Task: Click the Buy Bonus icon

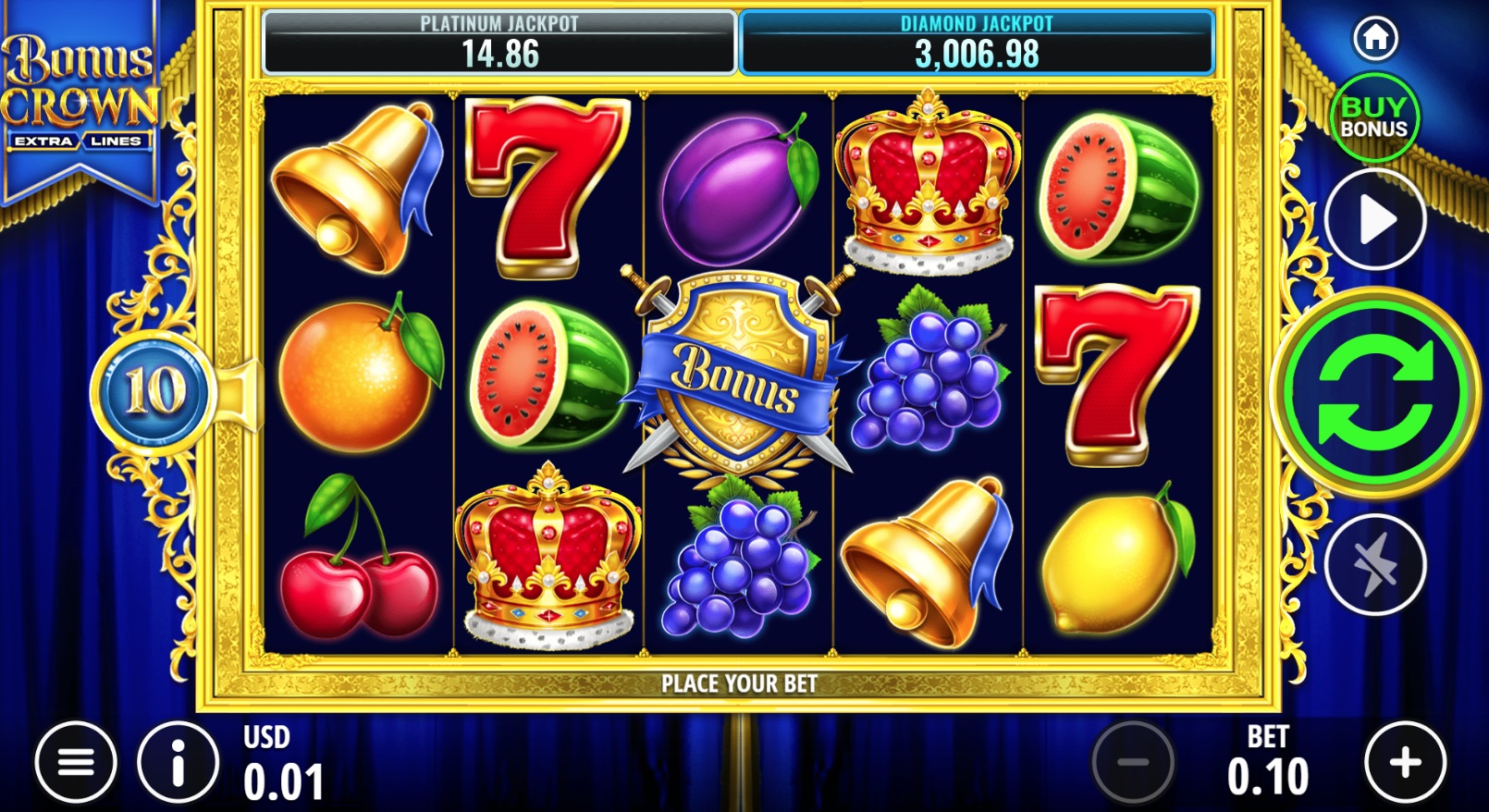Action: [x=1374, y=117]
